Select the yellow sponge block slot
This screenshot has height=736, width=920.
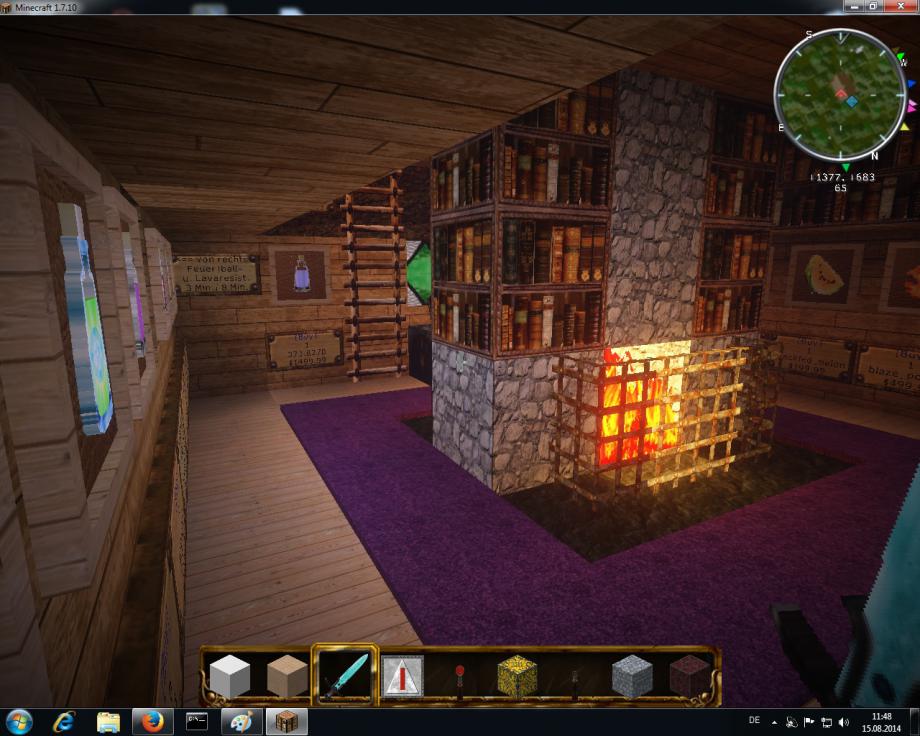point(517,677)
